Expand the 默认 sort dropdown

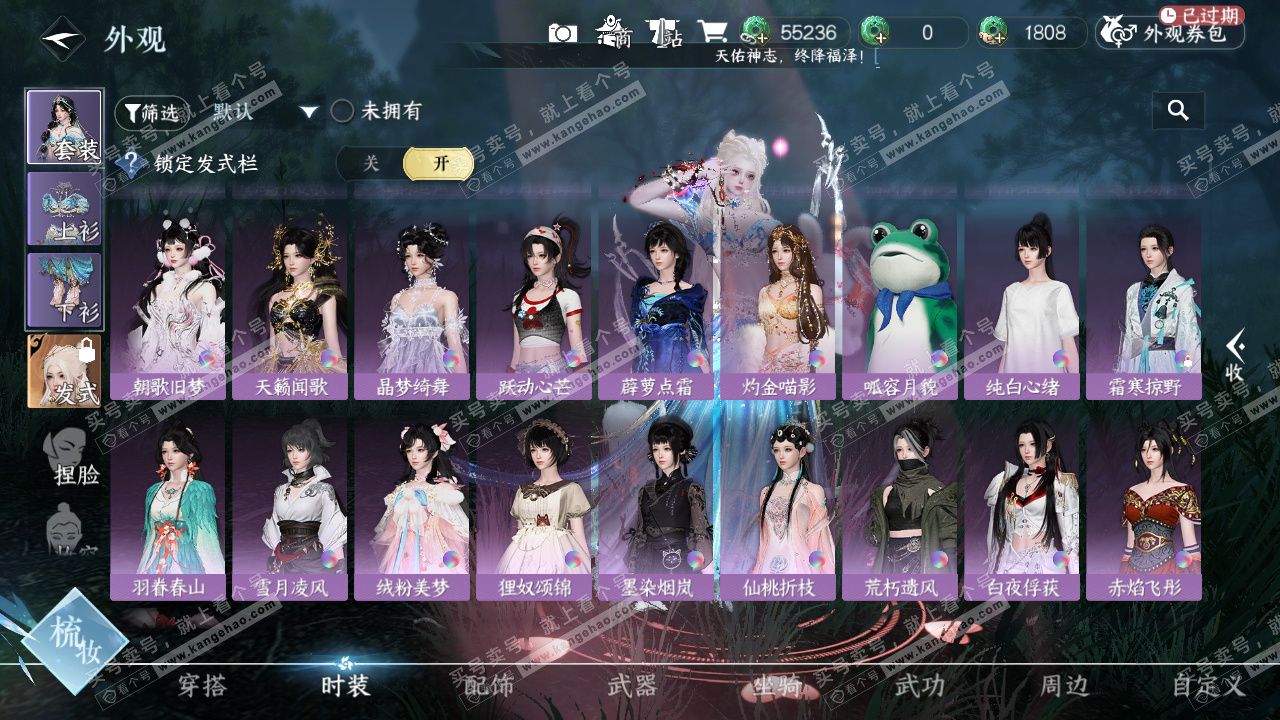(x=308, y=112)
